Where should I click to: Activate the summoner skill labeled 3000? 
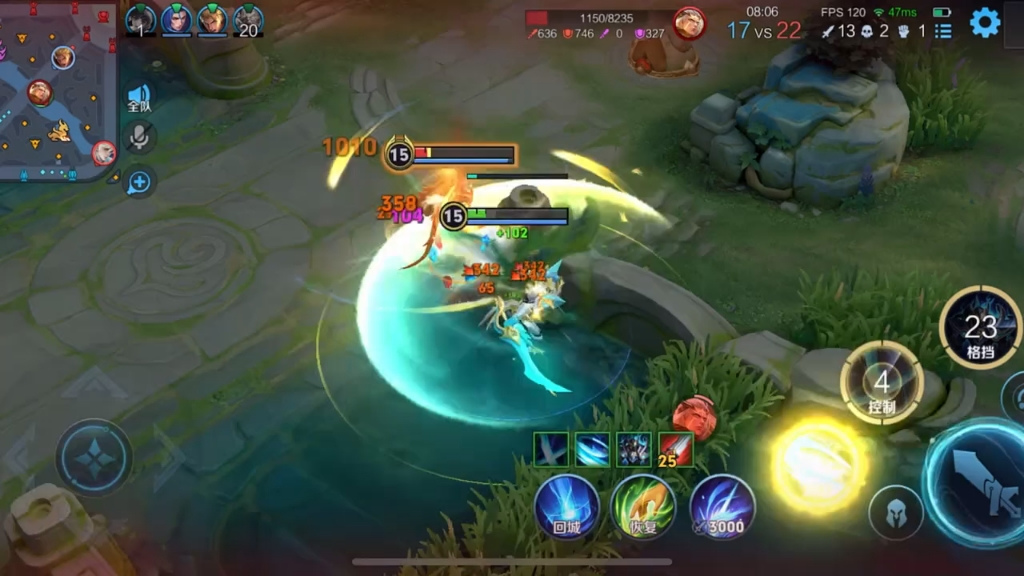tap(722, 505)
